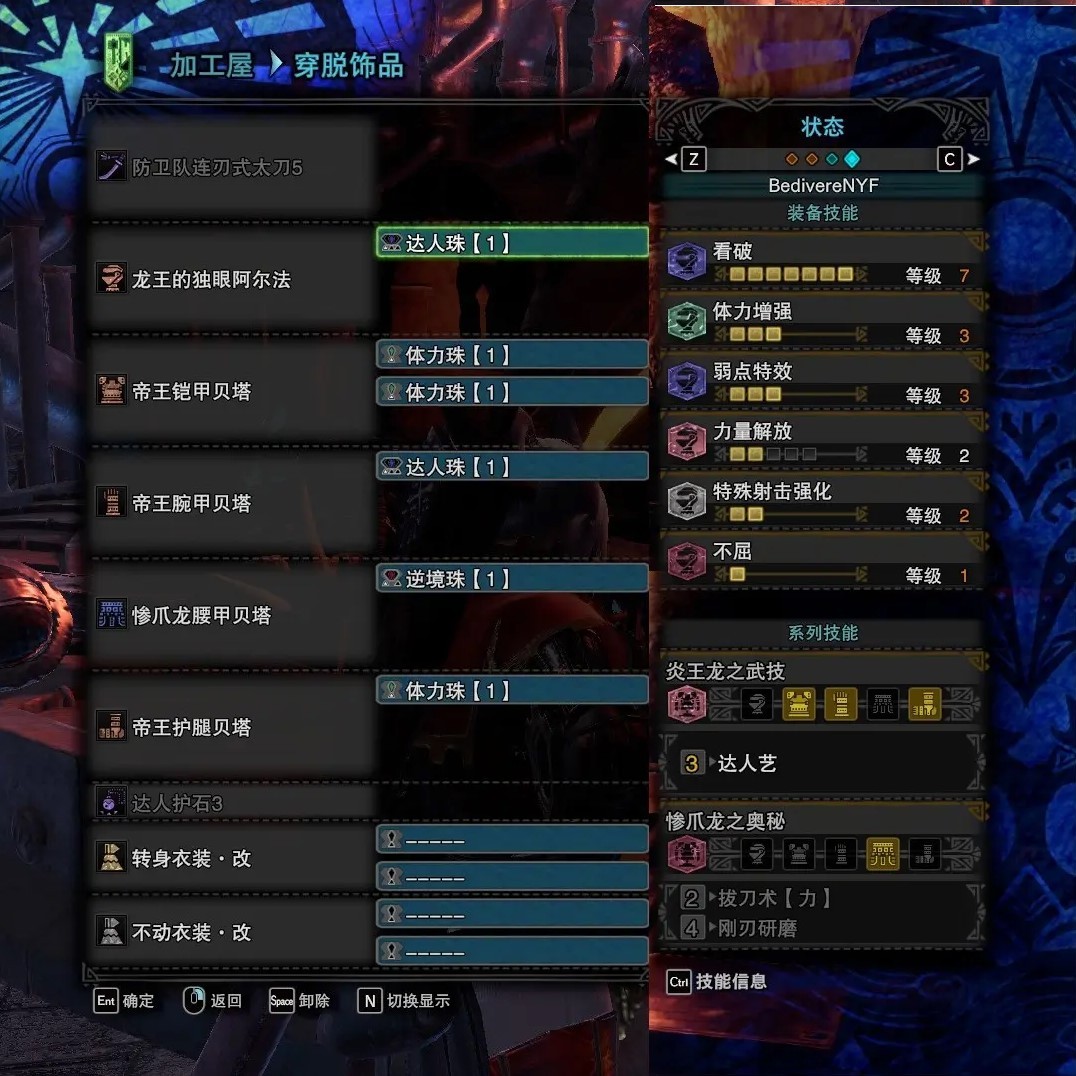Click the highlighted 达人珠 slot on 龙王的独眼阿尔法
Screen dimensions: 1076x1076
click(512, 243)
